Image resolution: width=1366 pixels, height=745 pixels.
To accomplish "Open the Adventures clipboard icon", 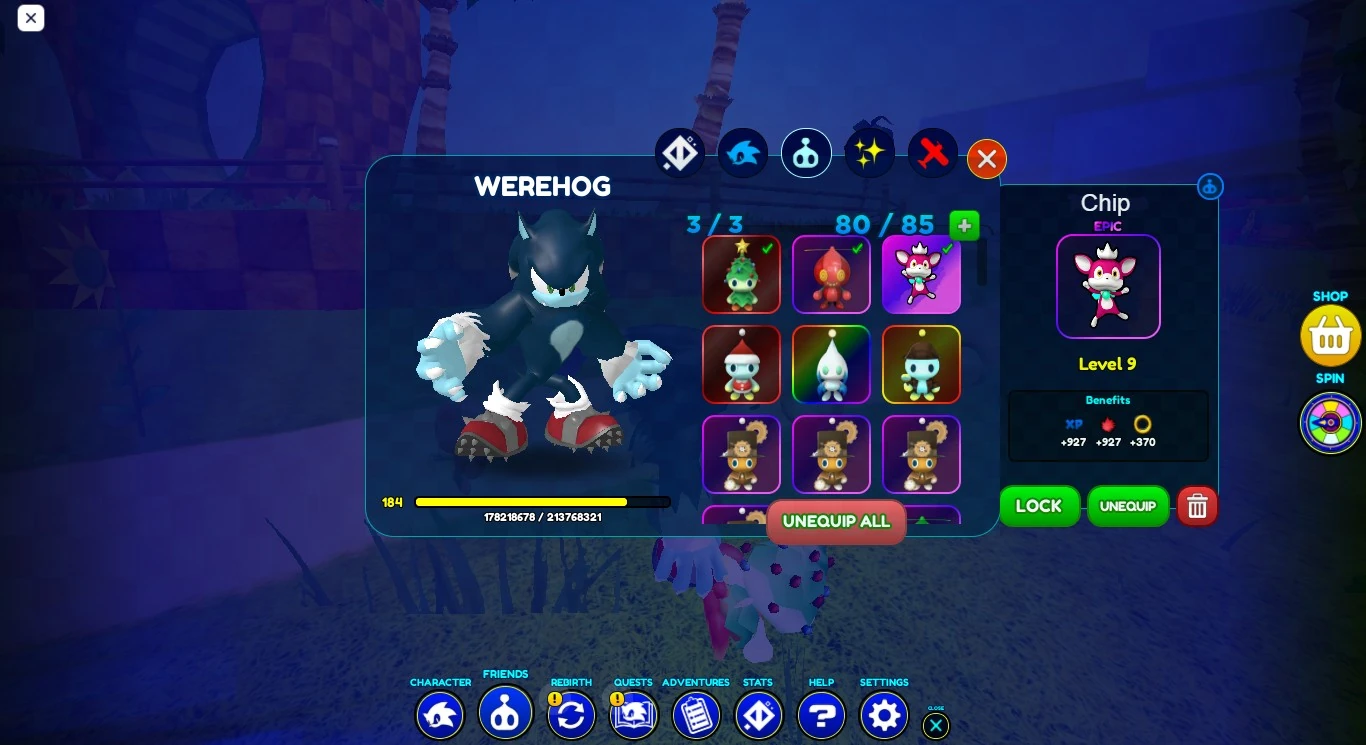I will 696,715.
